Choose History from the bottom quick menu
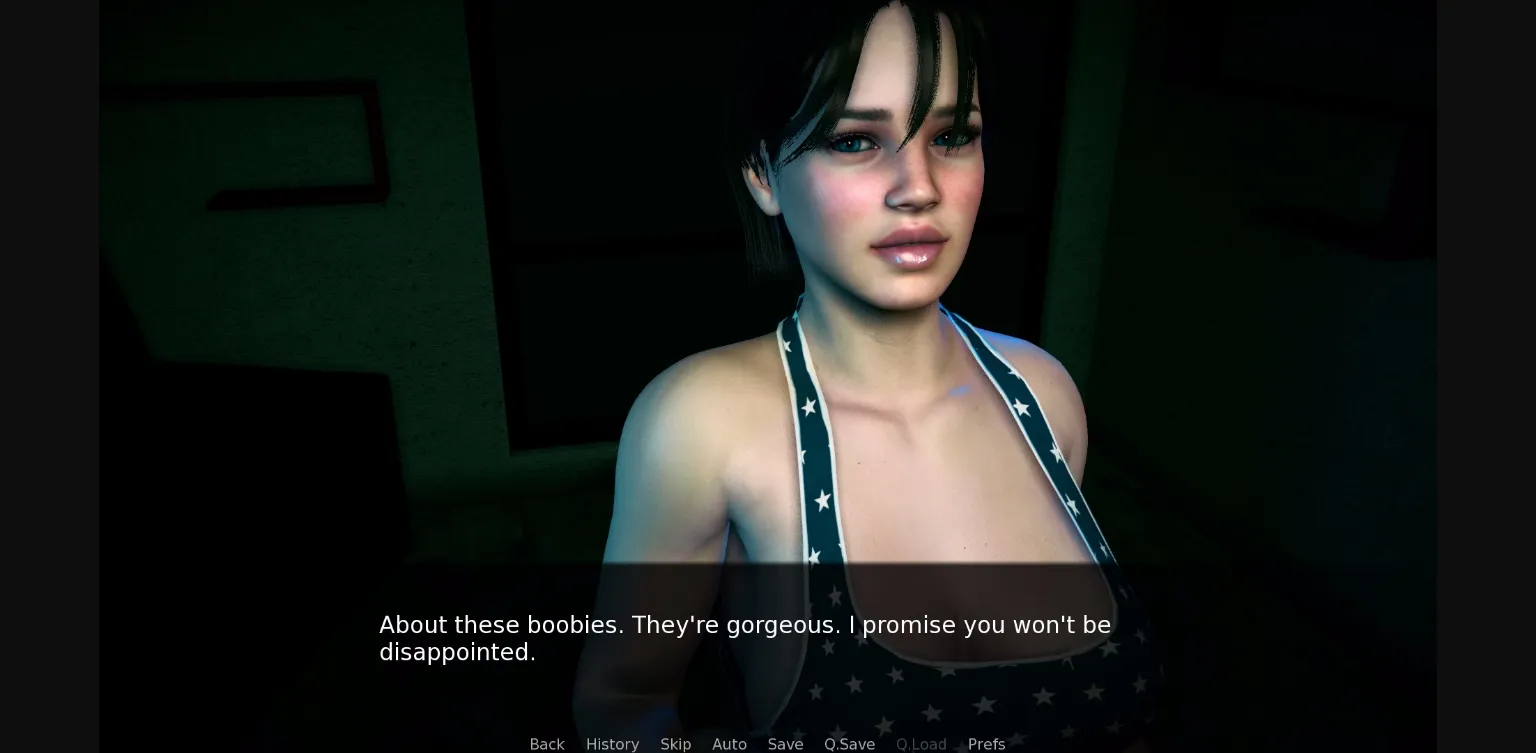 click(x=612, y=744)
